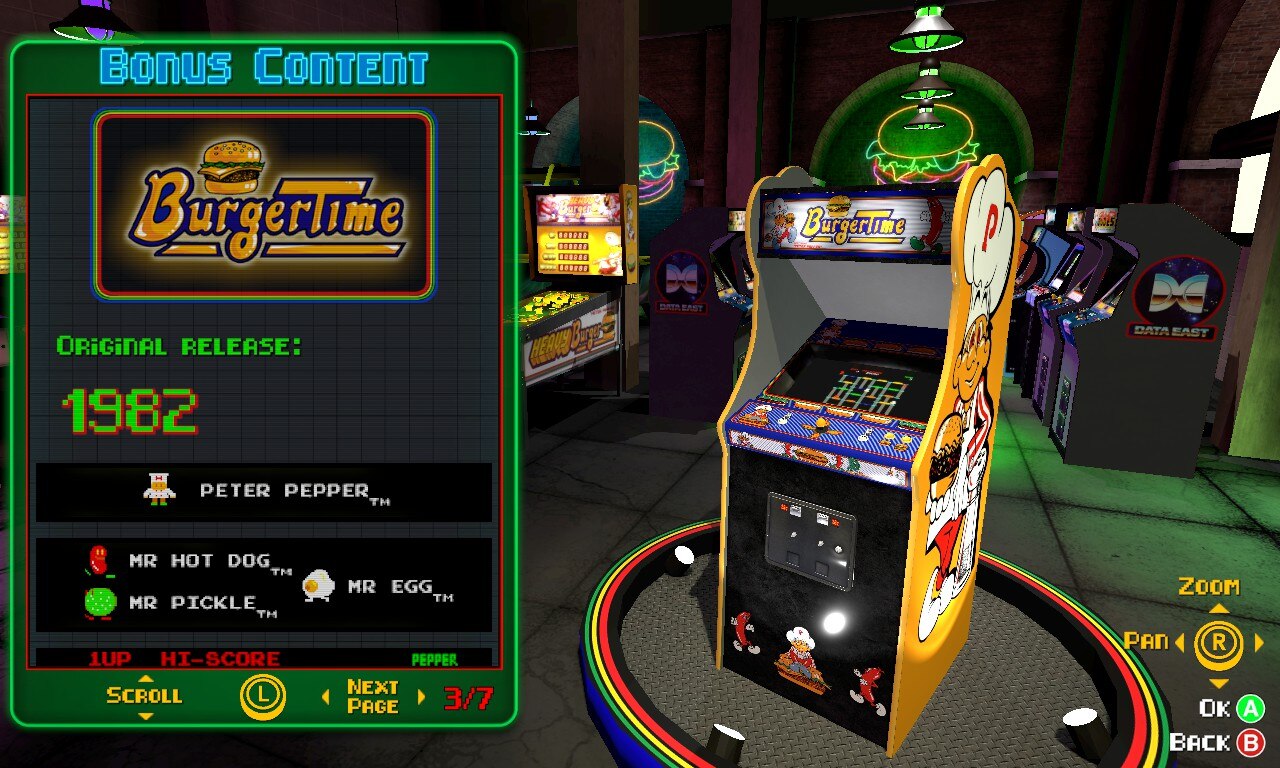Click the previous page left arrow

(x=325, y=697)
